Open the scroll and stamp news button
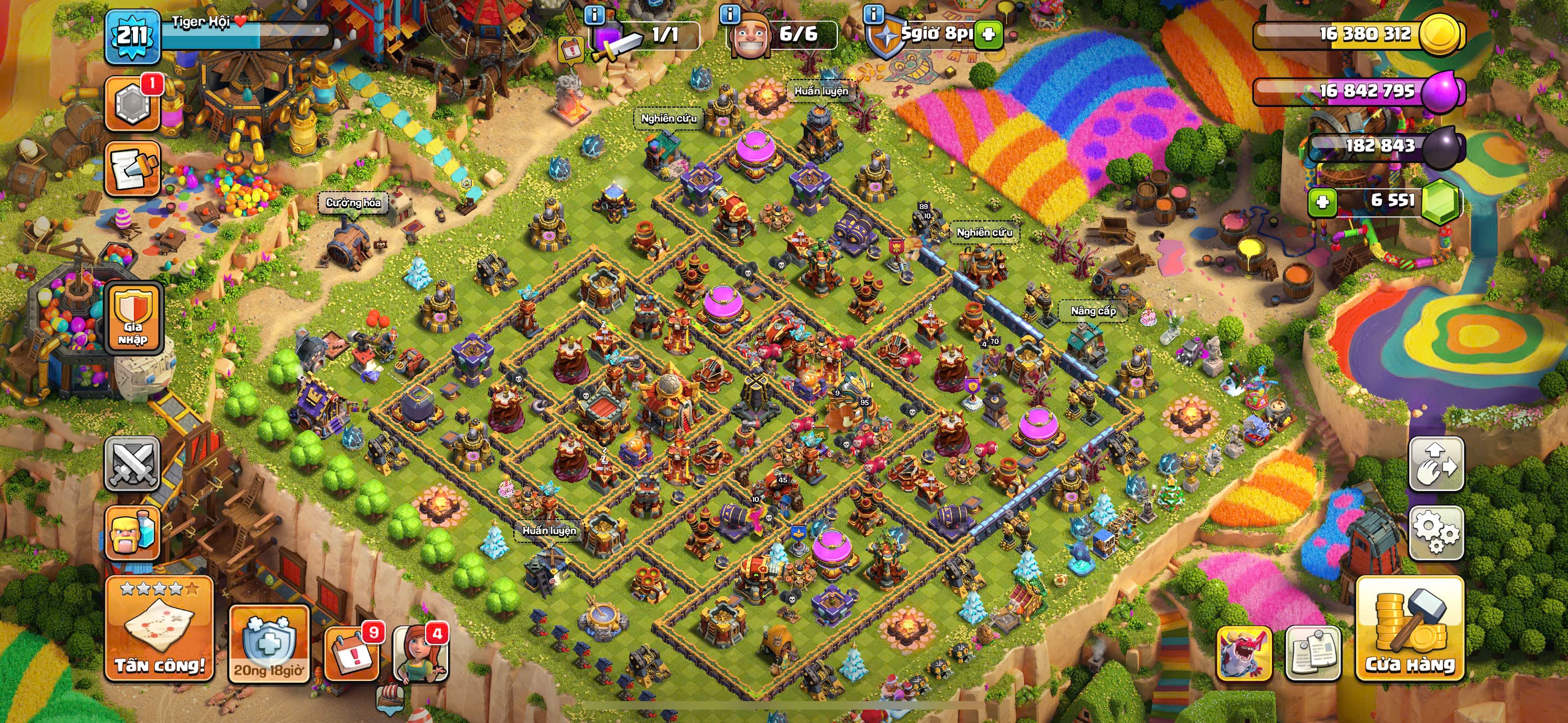Image resolution: width=1568 pixels, height=723 pixels. pyautogui.click(x=133, y=170)
